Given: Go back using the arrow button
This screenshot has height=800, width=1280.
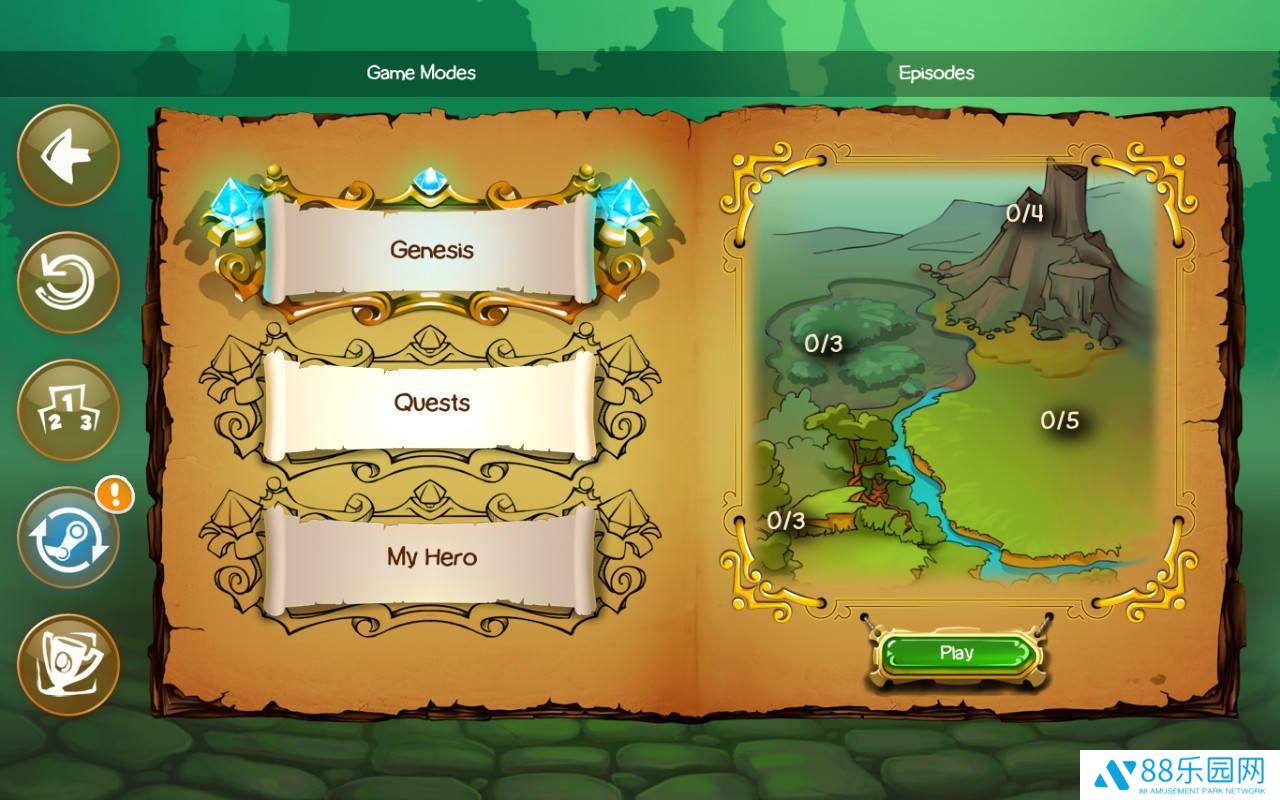Looking at the screenshot, I should (68, 156).
